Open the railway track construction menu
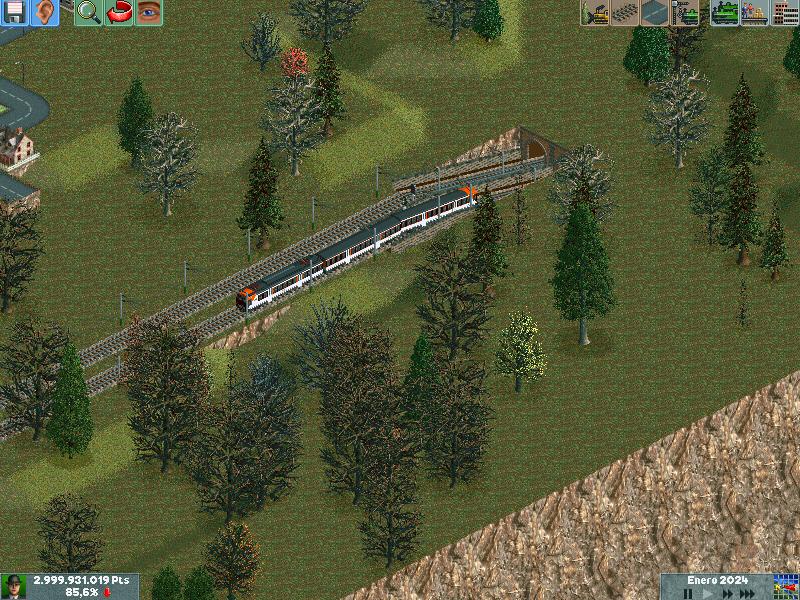The height and width of the screenshot is (600, 800). 625,12
